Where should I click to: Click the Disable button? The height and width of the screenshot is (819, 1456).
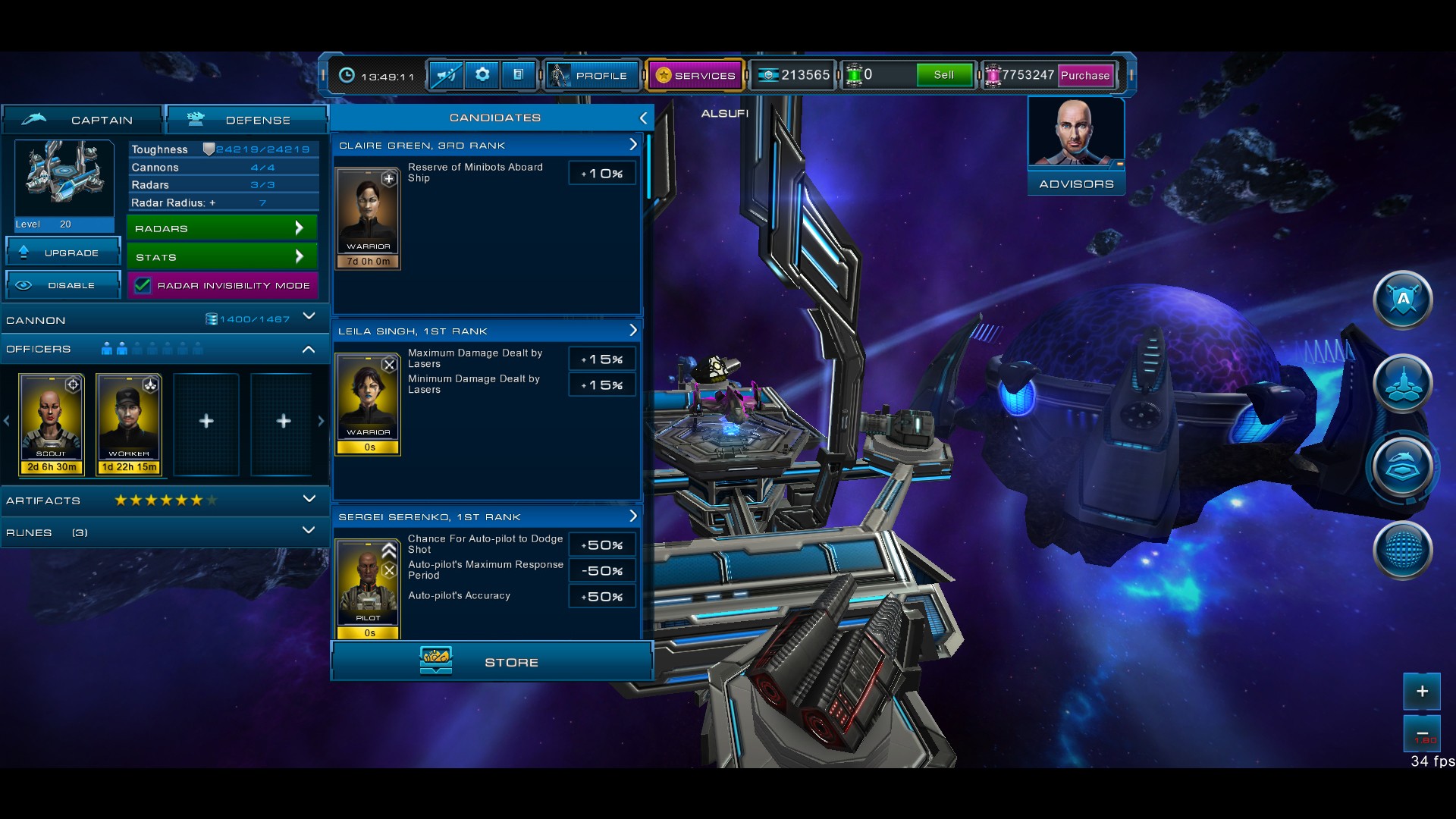click(x=64, y=285)
